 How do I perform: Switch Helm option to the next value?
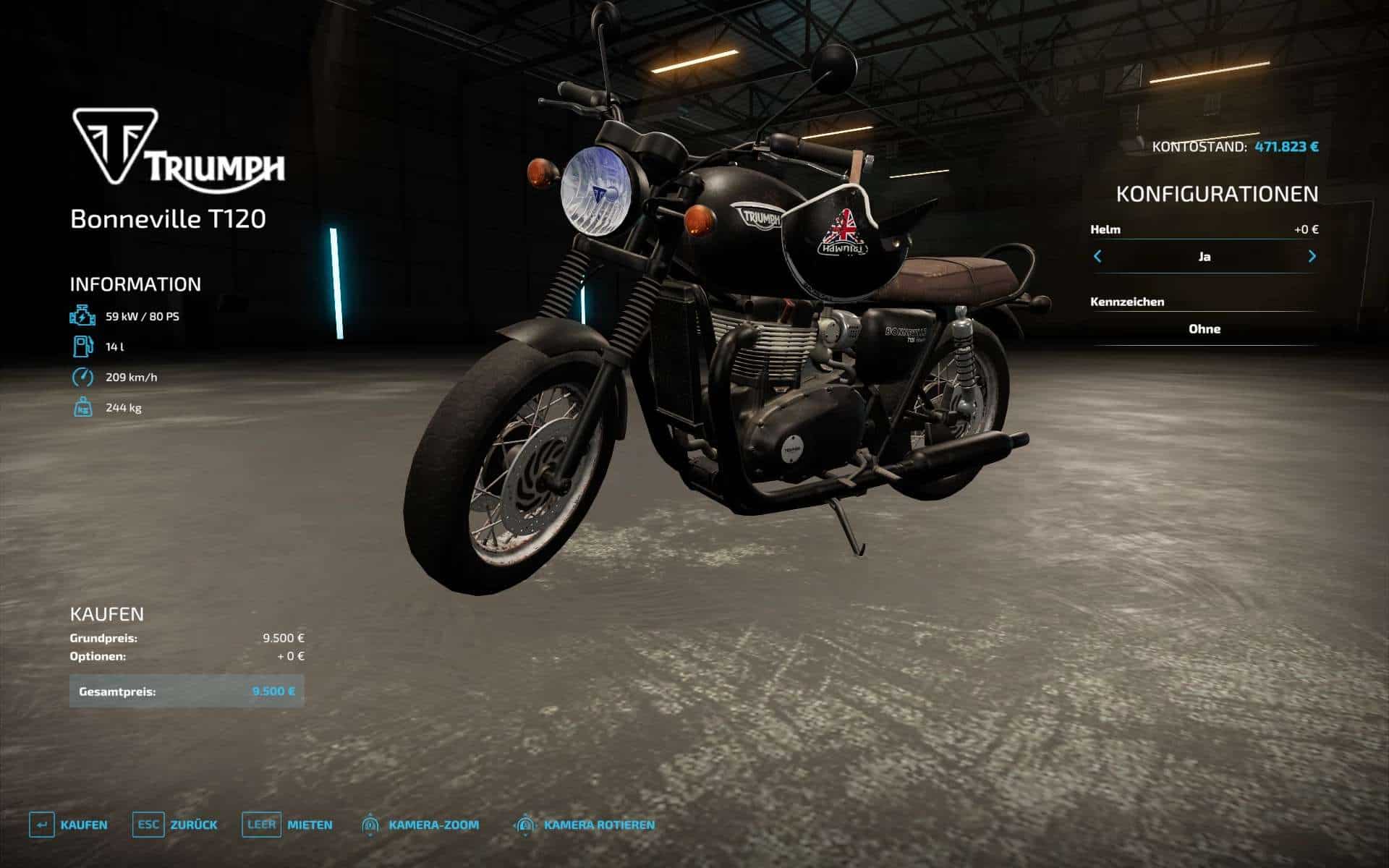1312,256
